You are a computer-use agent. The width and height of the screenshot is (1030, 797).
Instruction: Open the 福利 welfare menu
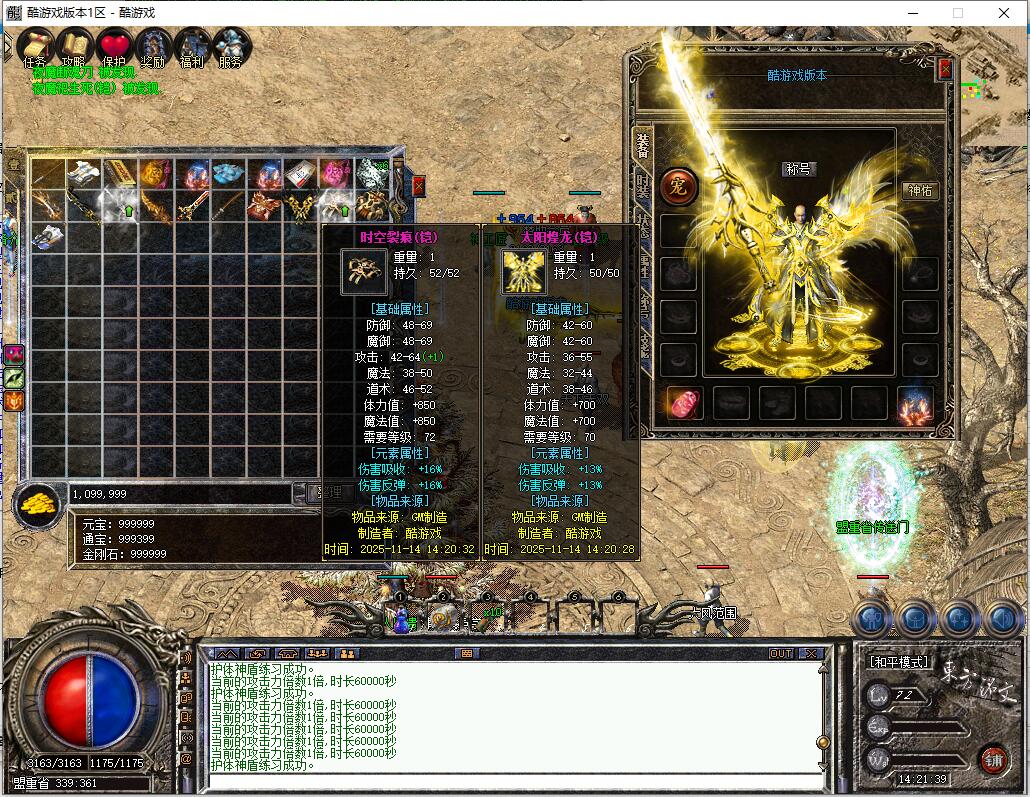(x=192, y=46)
